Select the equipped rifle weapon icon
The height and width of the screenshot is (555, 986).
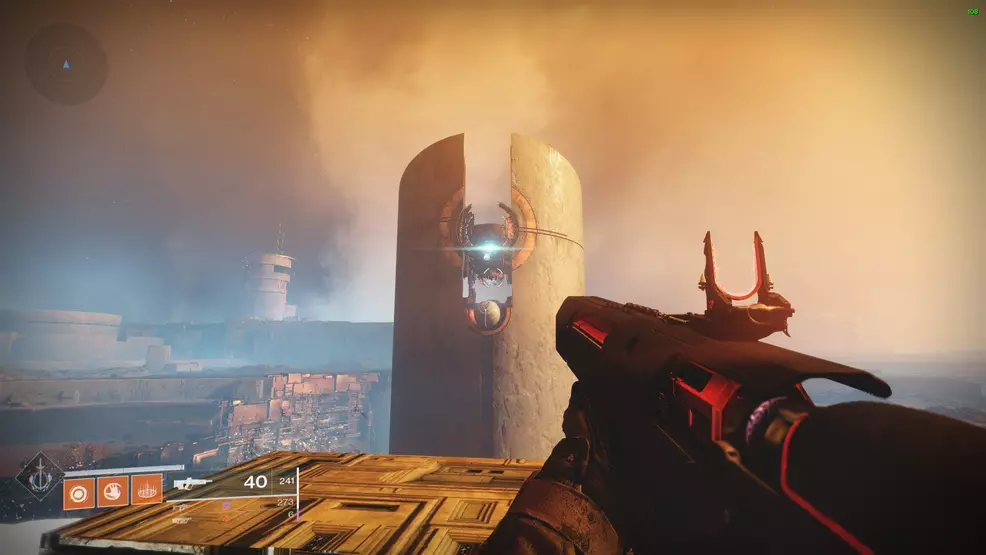(x=193, y=483)
